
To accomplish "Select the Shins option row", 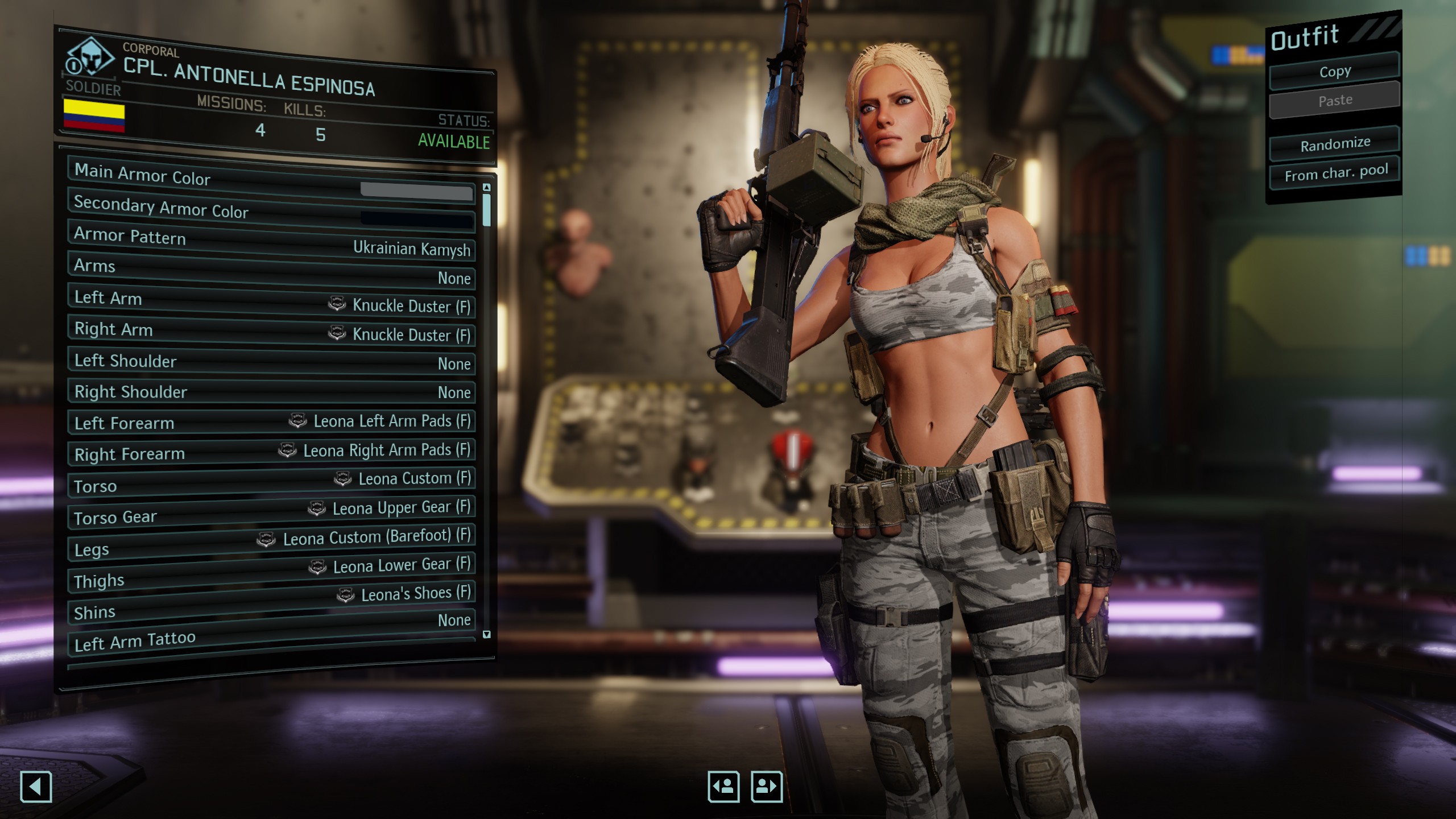I will [272, 603].
